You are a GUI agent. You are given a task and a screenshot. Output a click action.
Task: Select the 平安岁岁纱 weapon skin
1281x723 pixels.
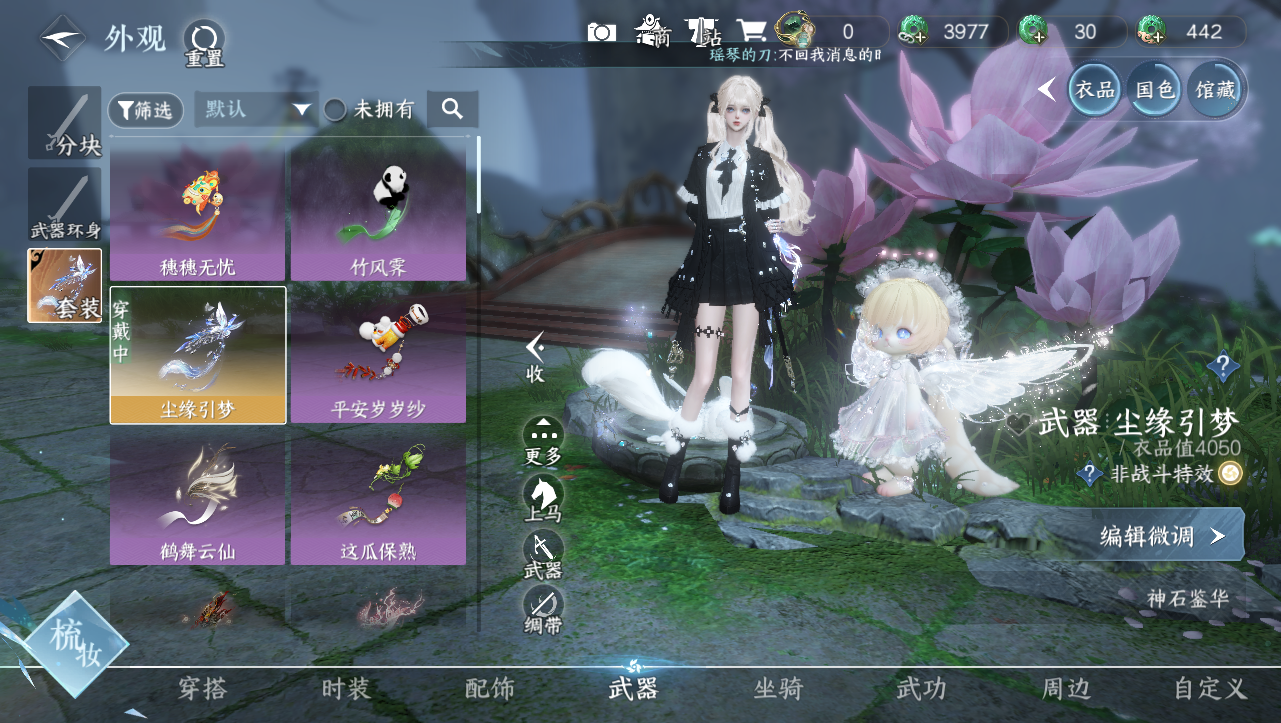(x=378, y=355)
